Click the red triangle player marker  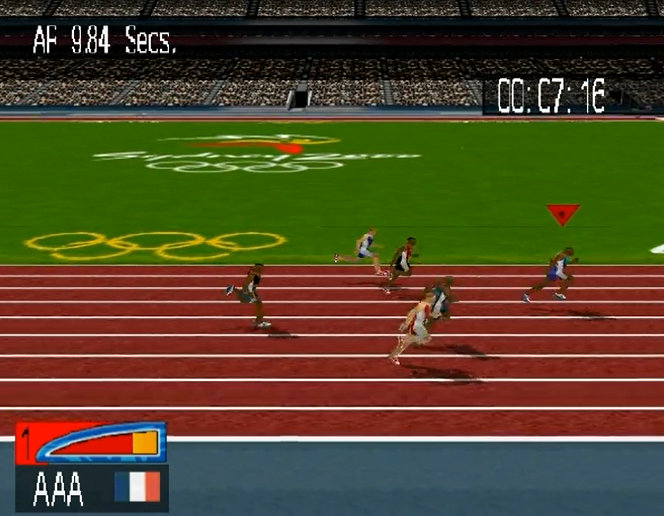point(562,214)
